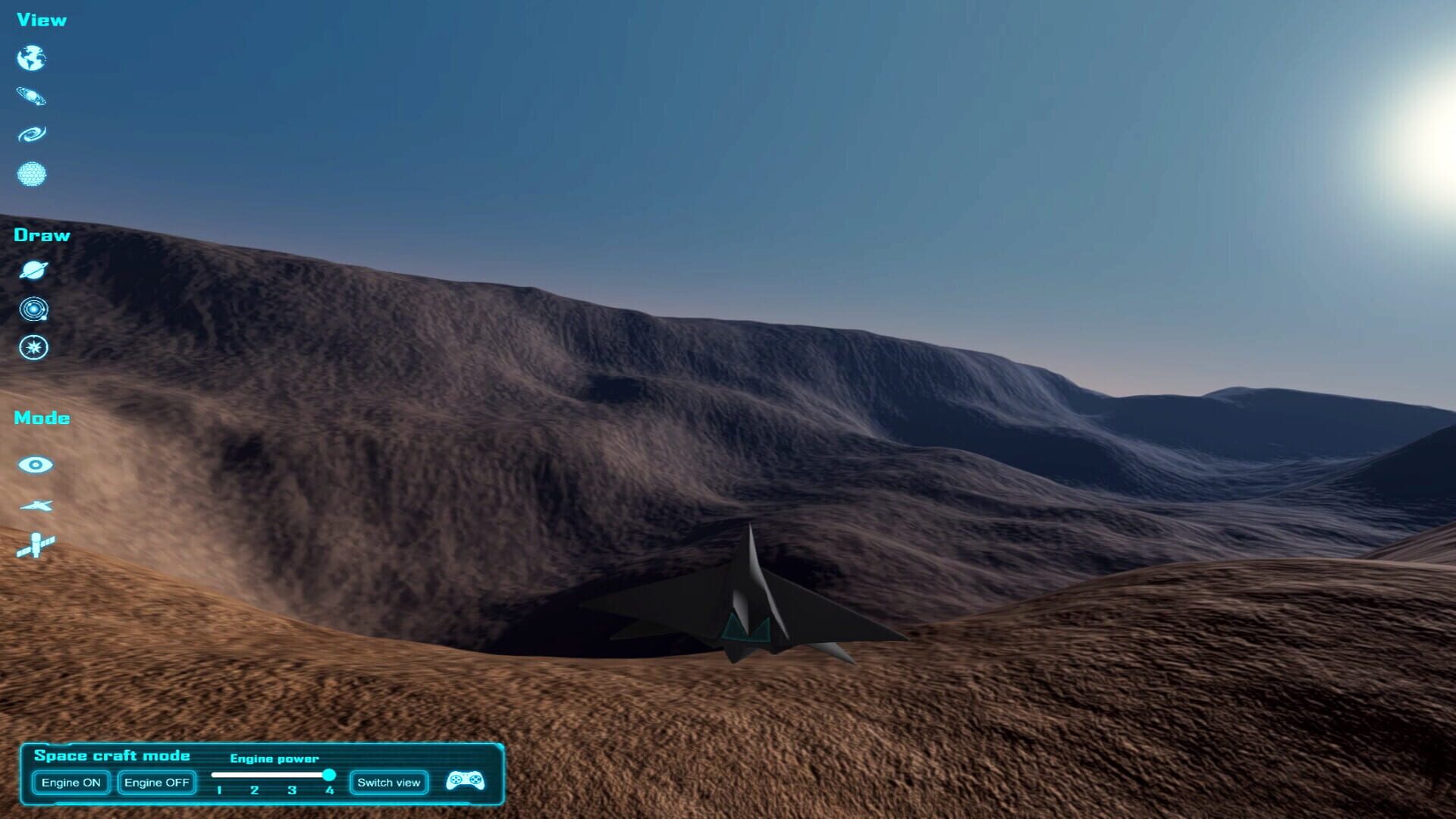
Task: Open the solar system view
Action: [x=31, y=95]
